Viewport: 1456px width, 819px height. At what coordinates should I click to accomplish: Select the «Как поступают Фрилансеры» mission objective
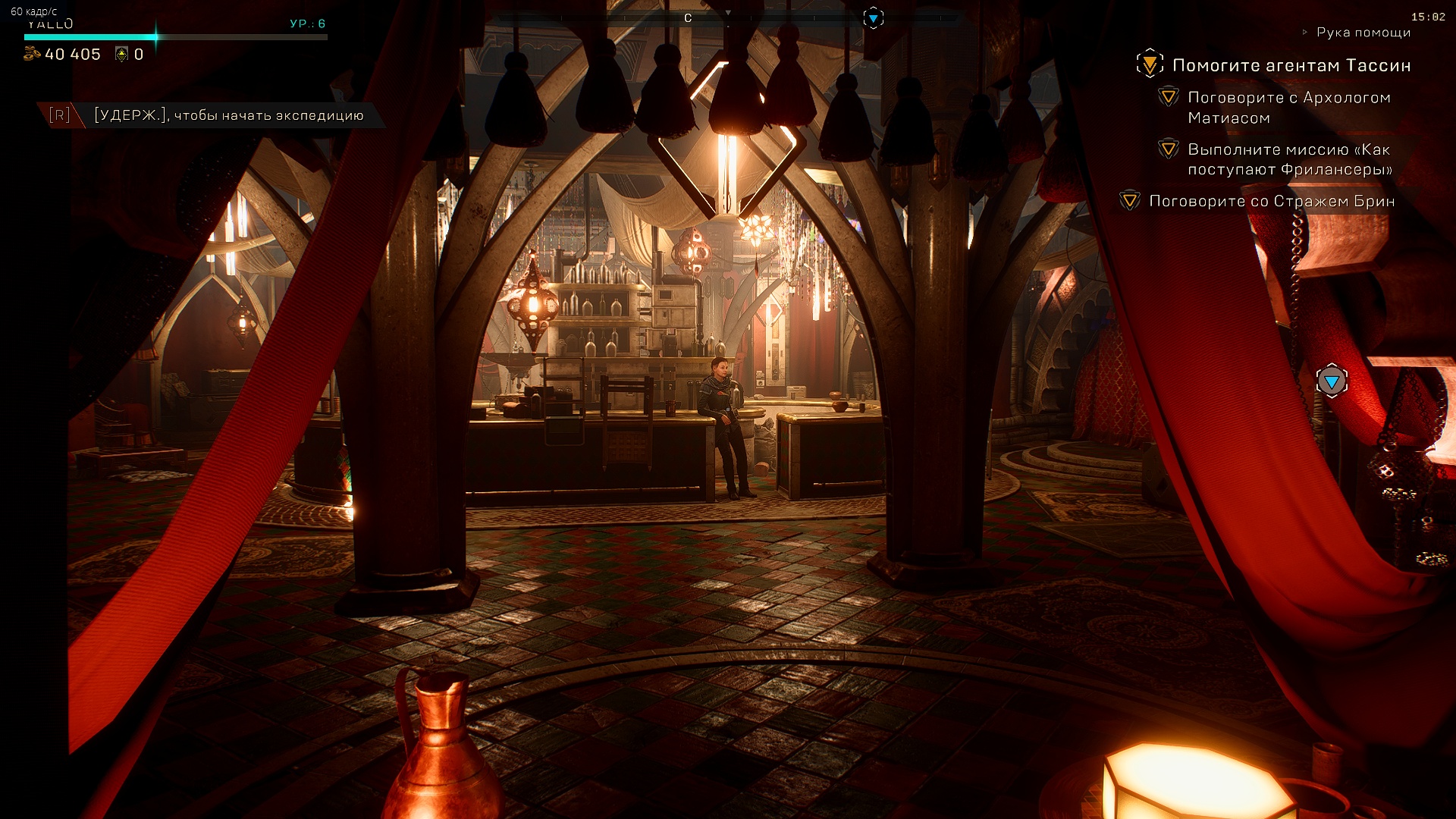(x=1289, y=159)
